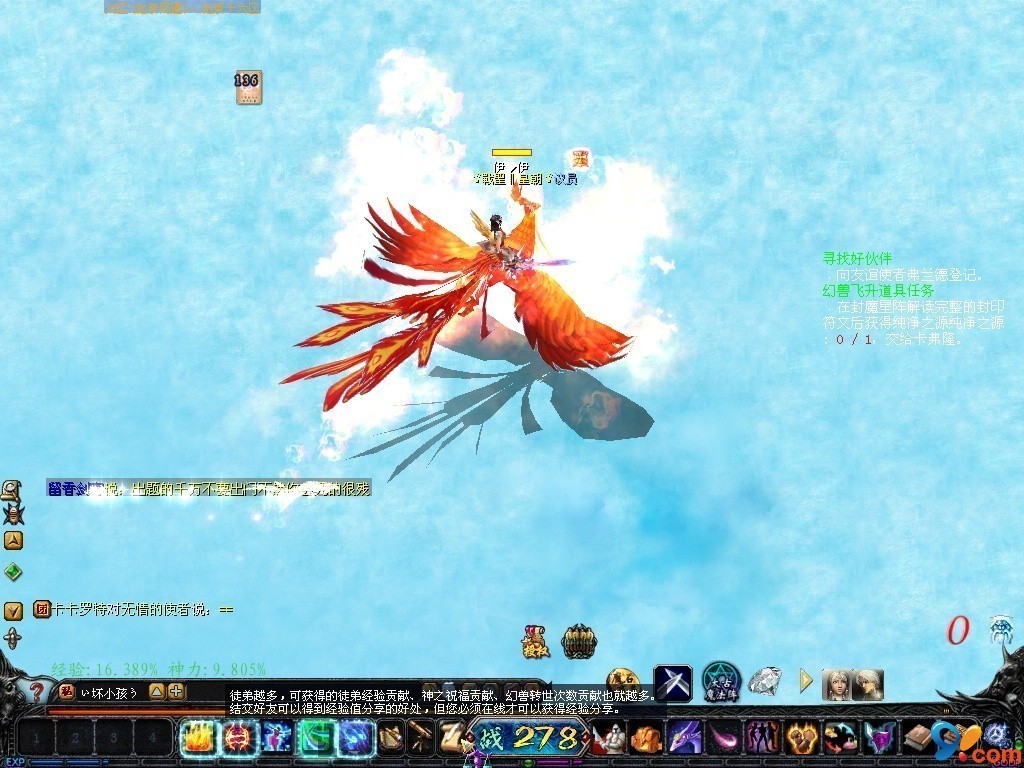Open the crossed swords icon above hotbar

click(673, 683)
